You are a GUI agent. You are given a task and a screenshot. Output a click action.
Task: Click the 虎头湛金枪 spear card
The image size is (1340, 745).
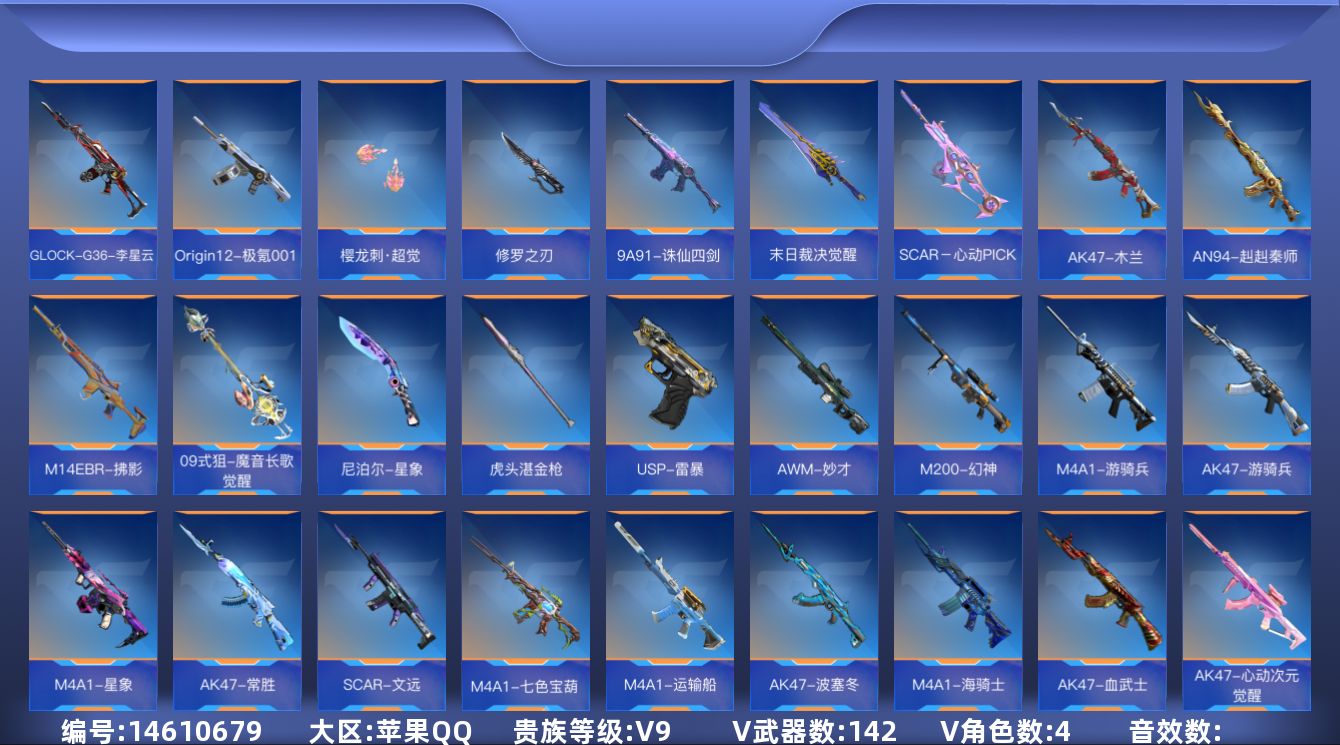click(525, 393)
